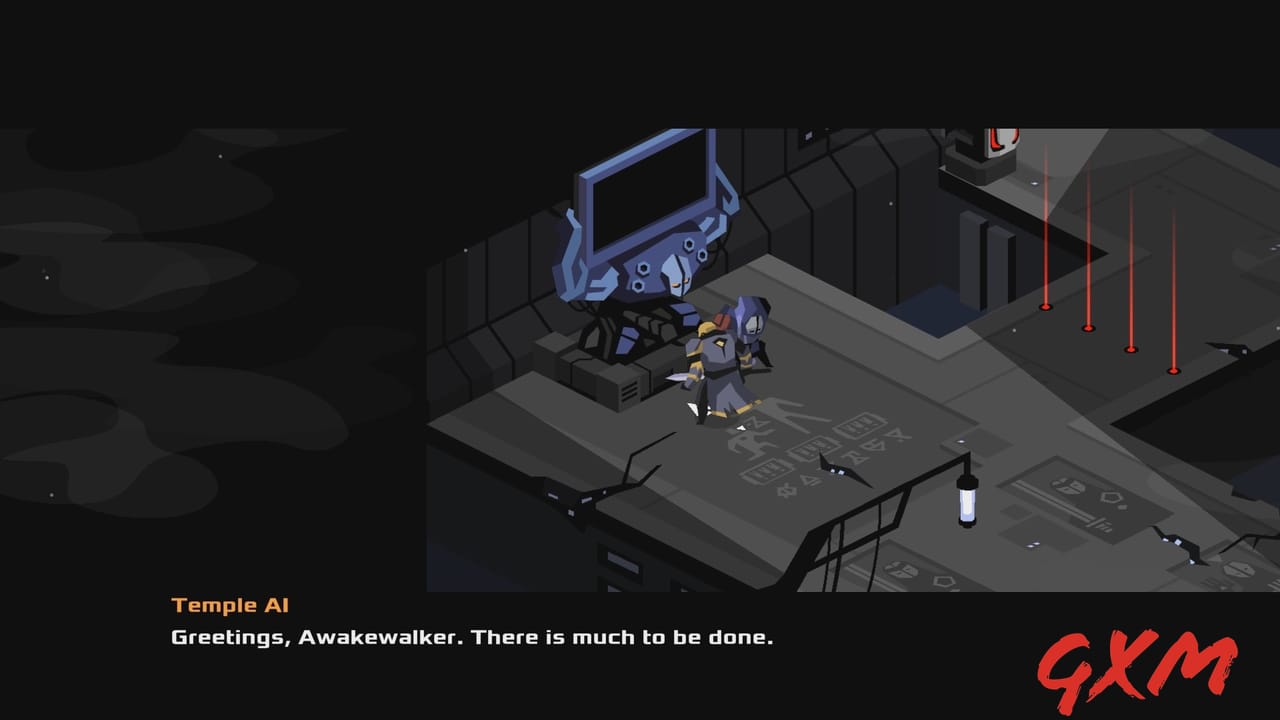Screen dimensions: 1280x720
Task: Click the dark bat-like creature on the glyph floor
Action: pos(840,470)
